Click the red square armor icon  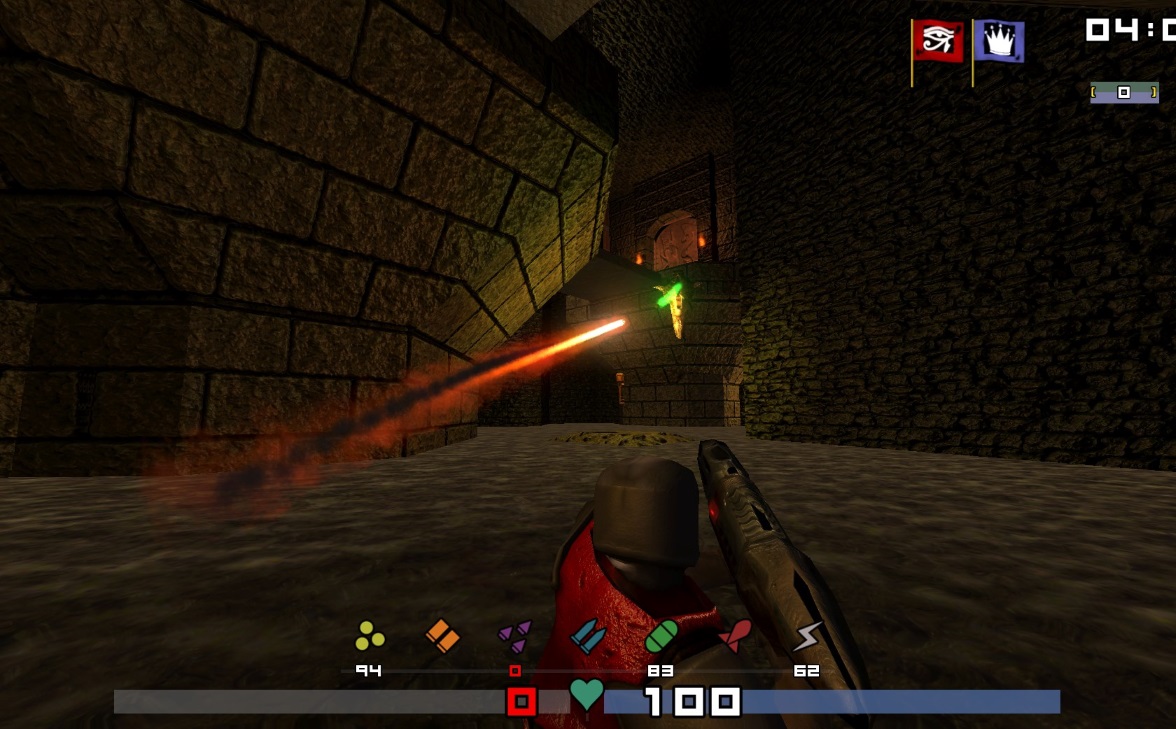[x=521, y=701]
